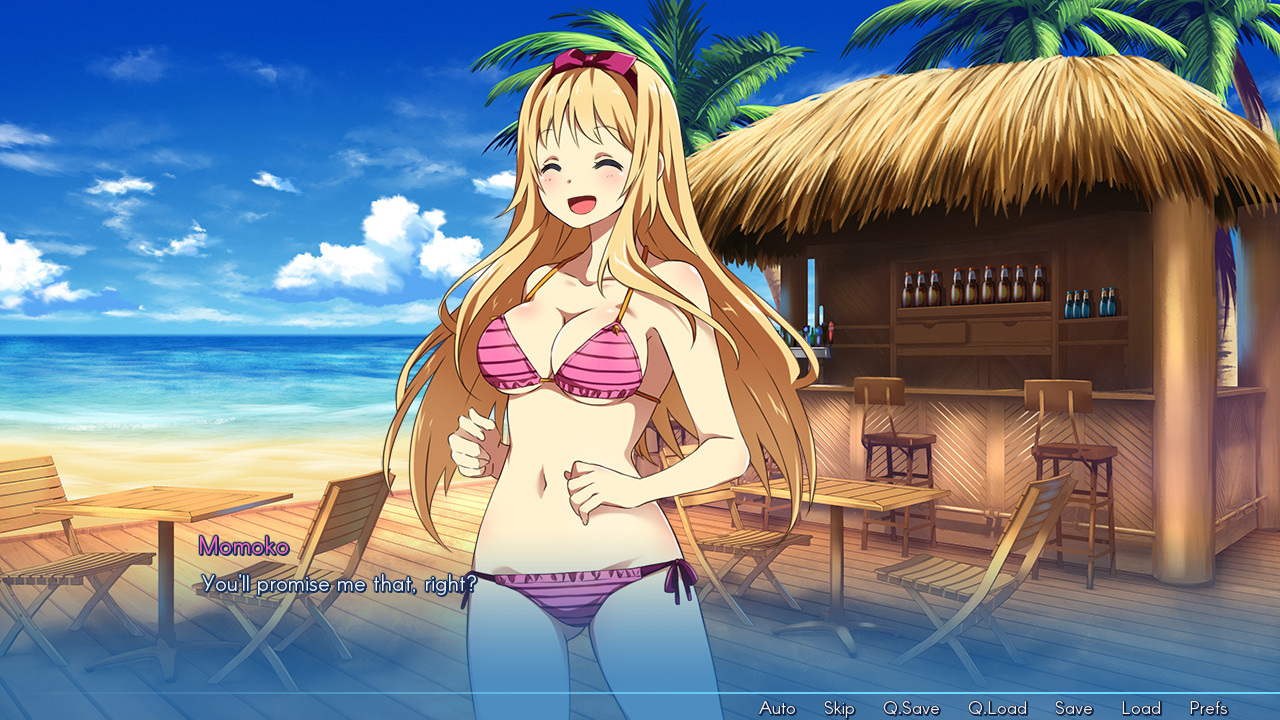Open the Prefs settings screen
1280x720 pixels.
pos(1208,707)
